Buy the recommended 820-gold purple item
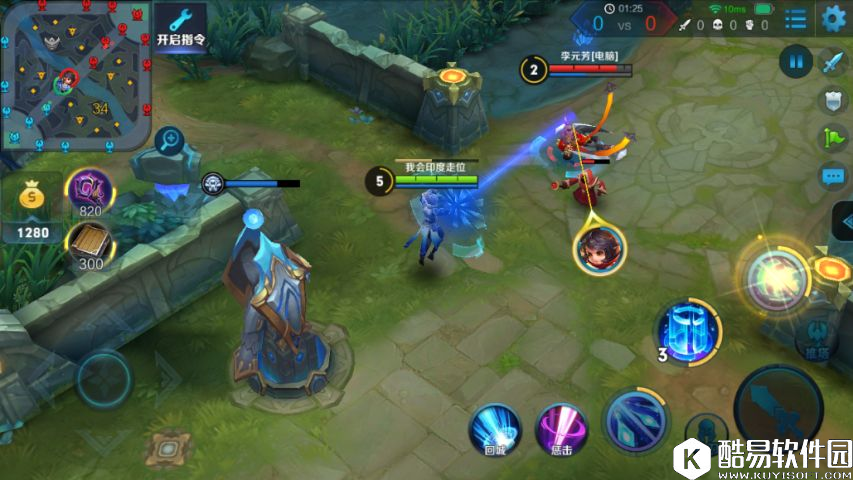The width and height of the screenshot is (853, 480). [x=88, y=188]
